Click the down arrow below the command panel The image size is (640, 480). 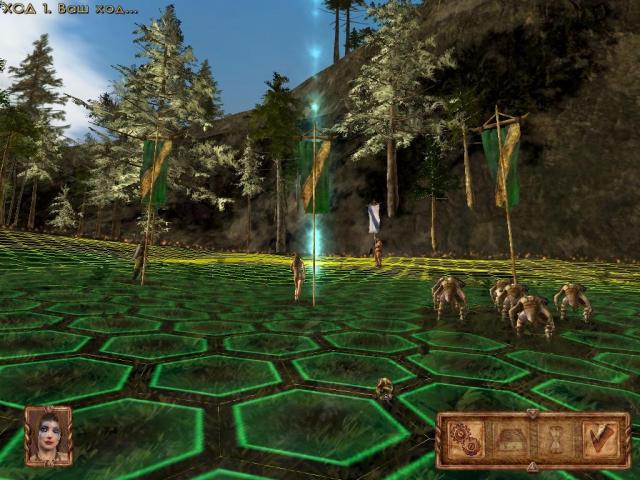coord(532,466)
